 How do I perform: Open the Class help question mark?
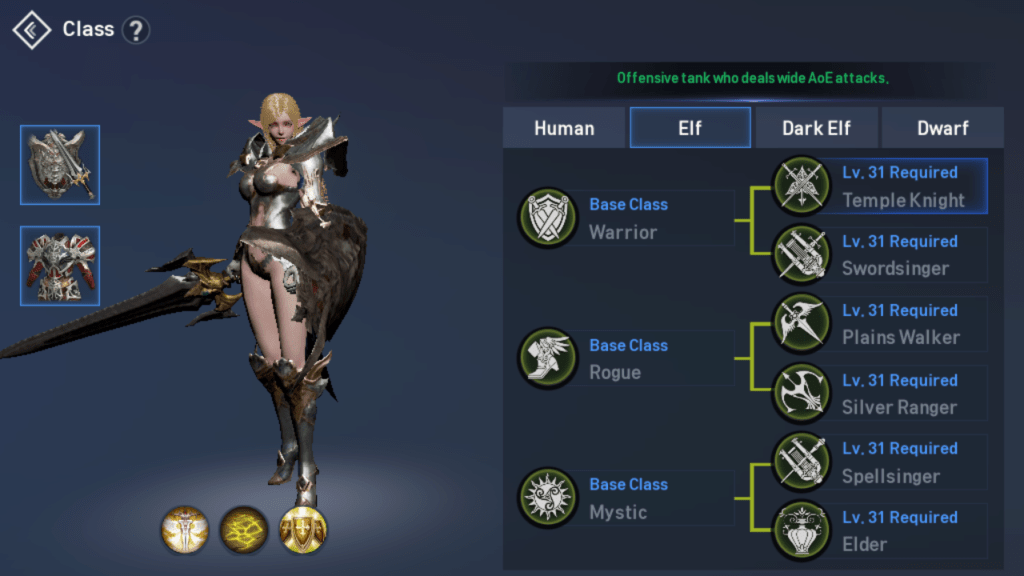(x=135, y=30)
